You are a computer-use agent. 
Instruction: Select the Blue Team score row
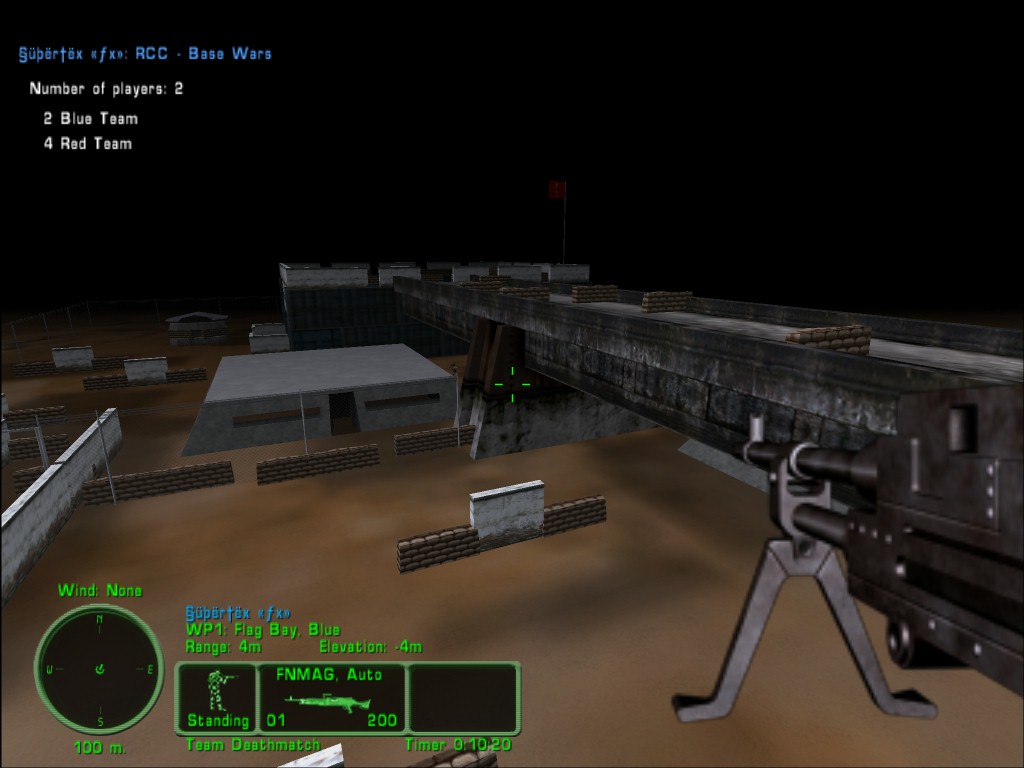90,118
